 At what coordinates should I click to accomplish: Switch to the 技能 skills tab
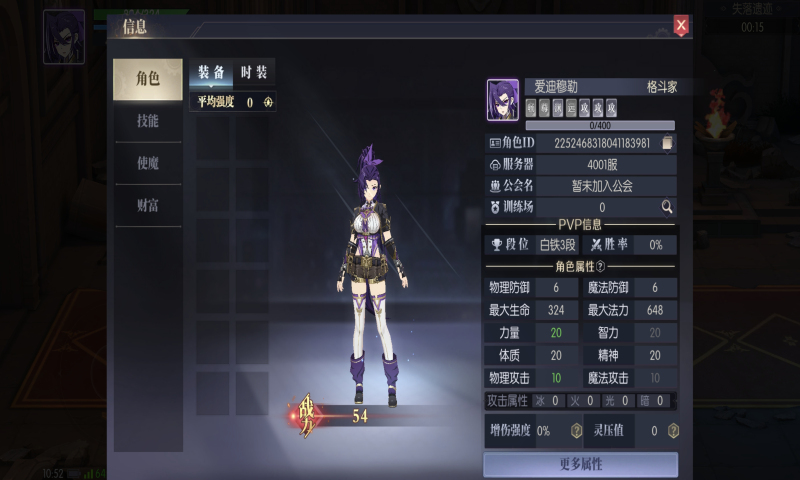(147, 121)
